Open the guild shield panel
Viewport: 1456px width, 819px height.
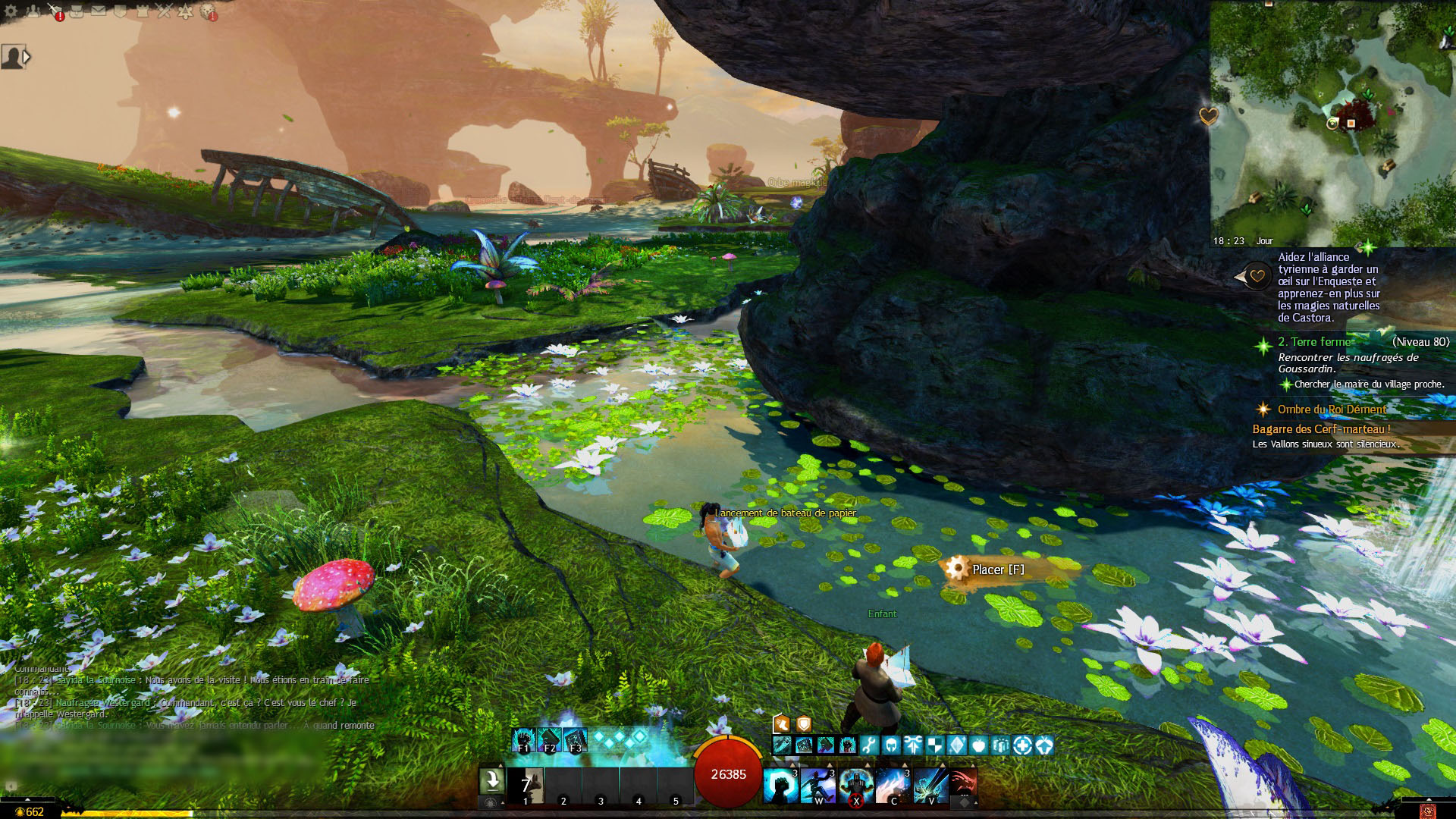point(120,11)
